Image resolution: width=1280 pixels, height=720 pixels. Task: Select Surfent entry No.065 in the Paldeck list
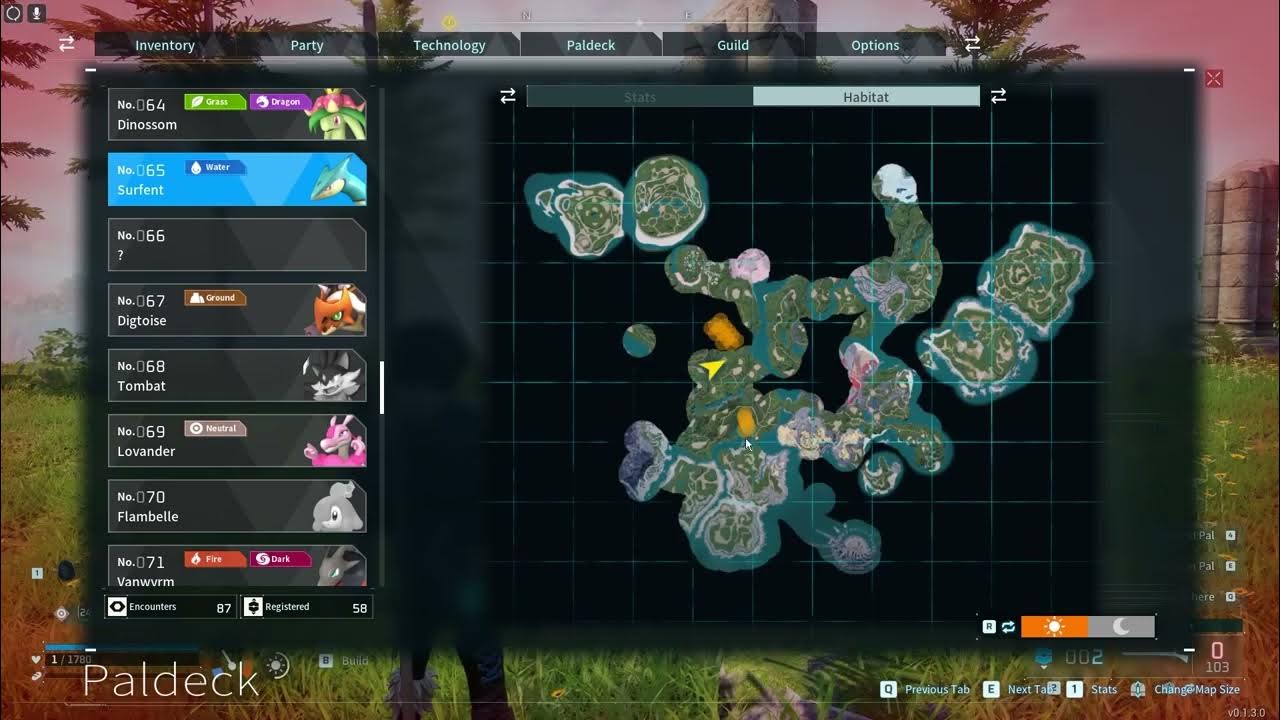pyautogui.click(x=237, y=178)
